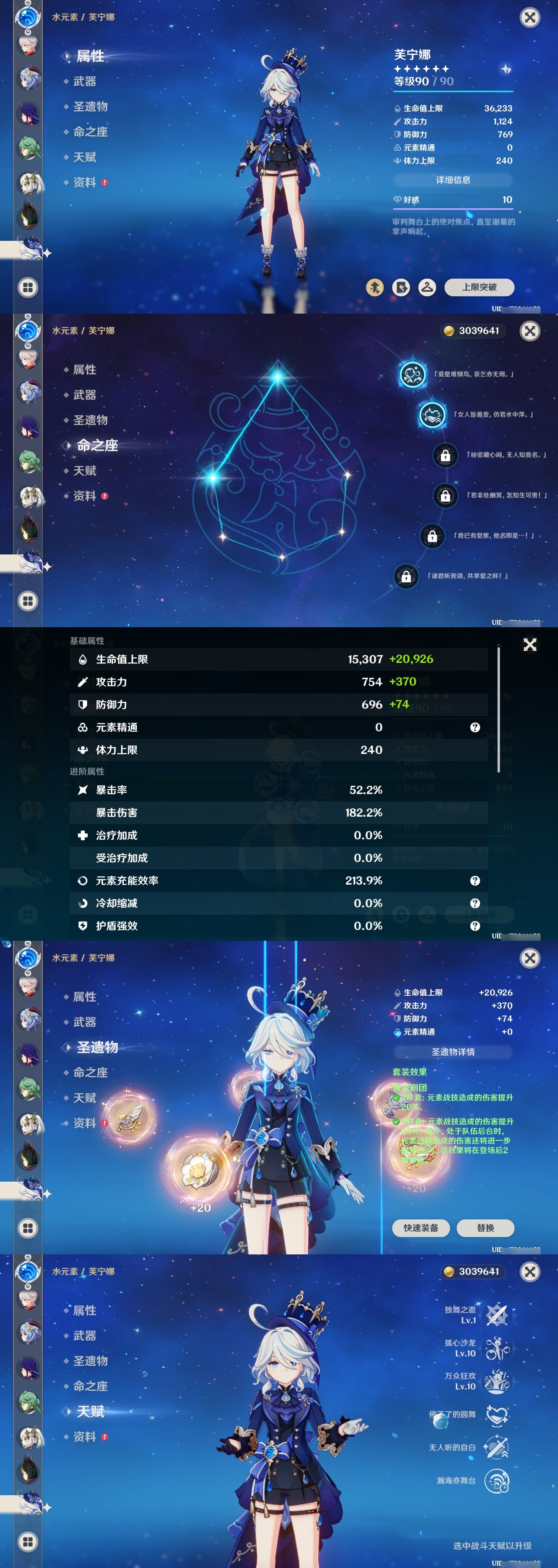Open 圣遗物详情
The image size is (558, 1568).
click(x=454, y=1051)
